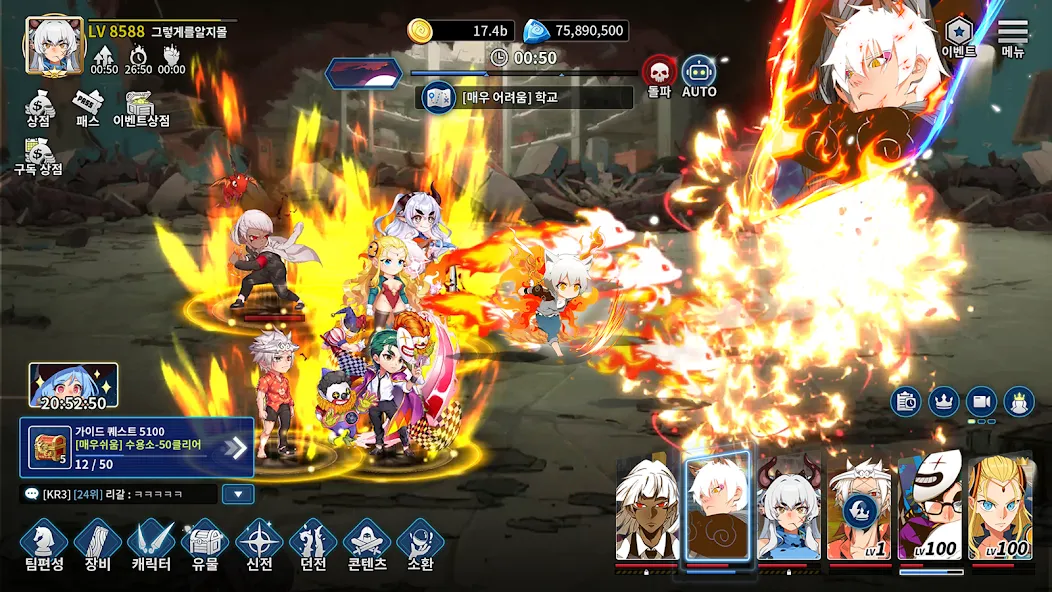Open the 팀편성 team formation menu
The width and height of the screenshot is (1052, 592).
point(44,545)
